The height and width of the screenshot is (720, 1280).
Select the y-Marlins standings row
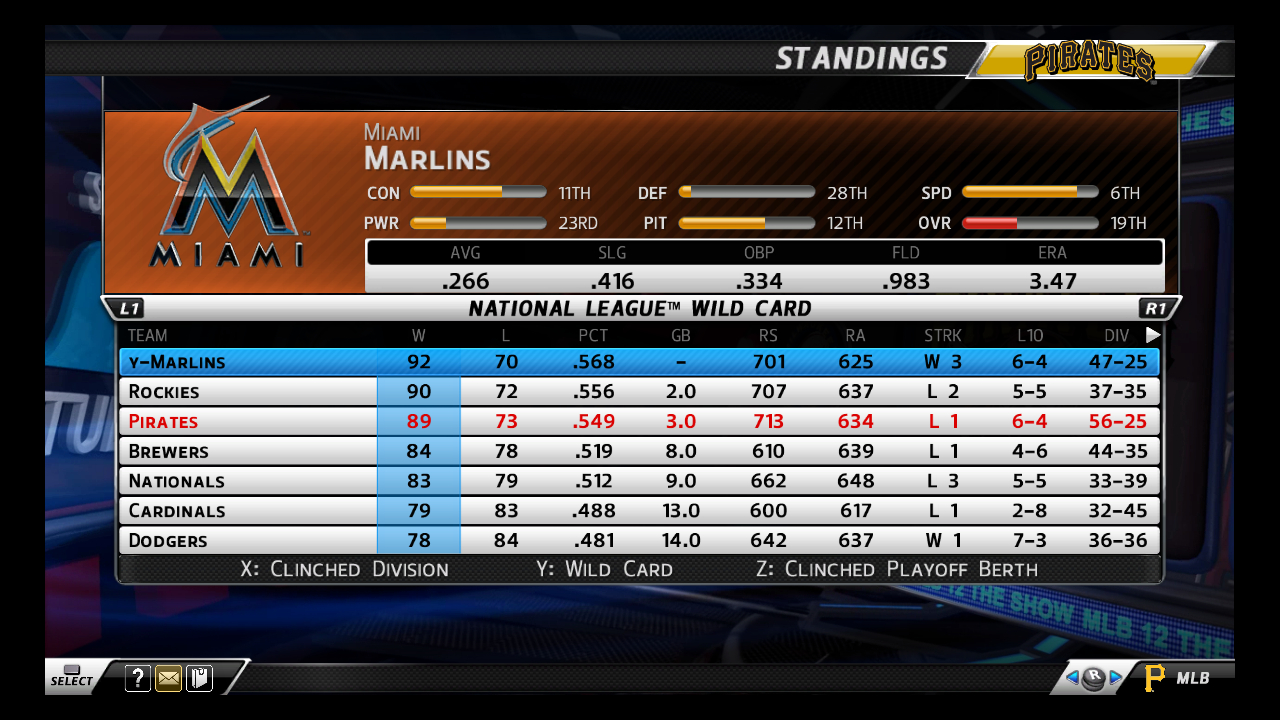(x=638, y=362)
